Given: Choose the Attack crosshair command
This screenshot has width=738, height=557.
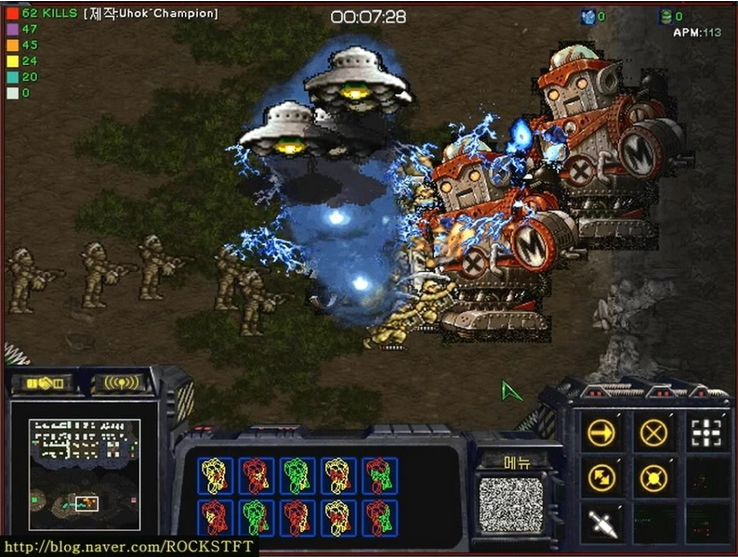Looking at the screenshot, I should [x=706, y=432].
